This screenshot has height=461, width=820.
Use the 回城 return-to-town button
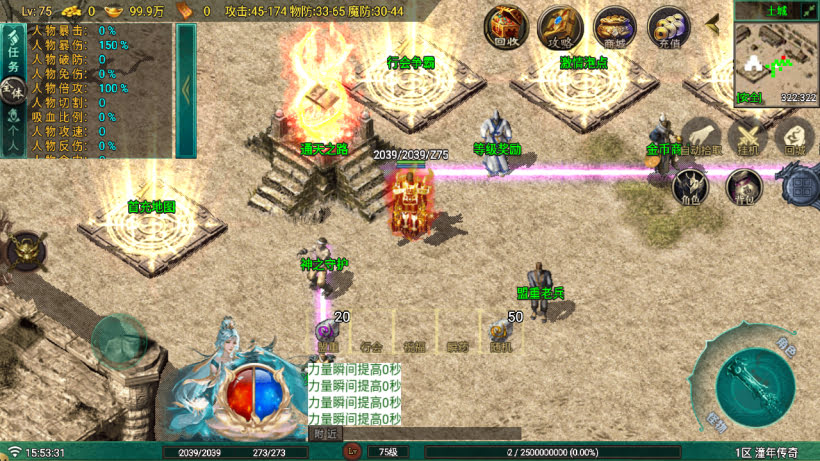795,138
